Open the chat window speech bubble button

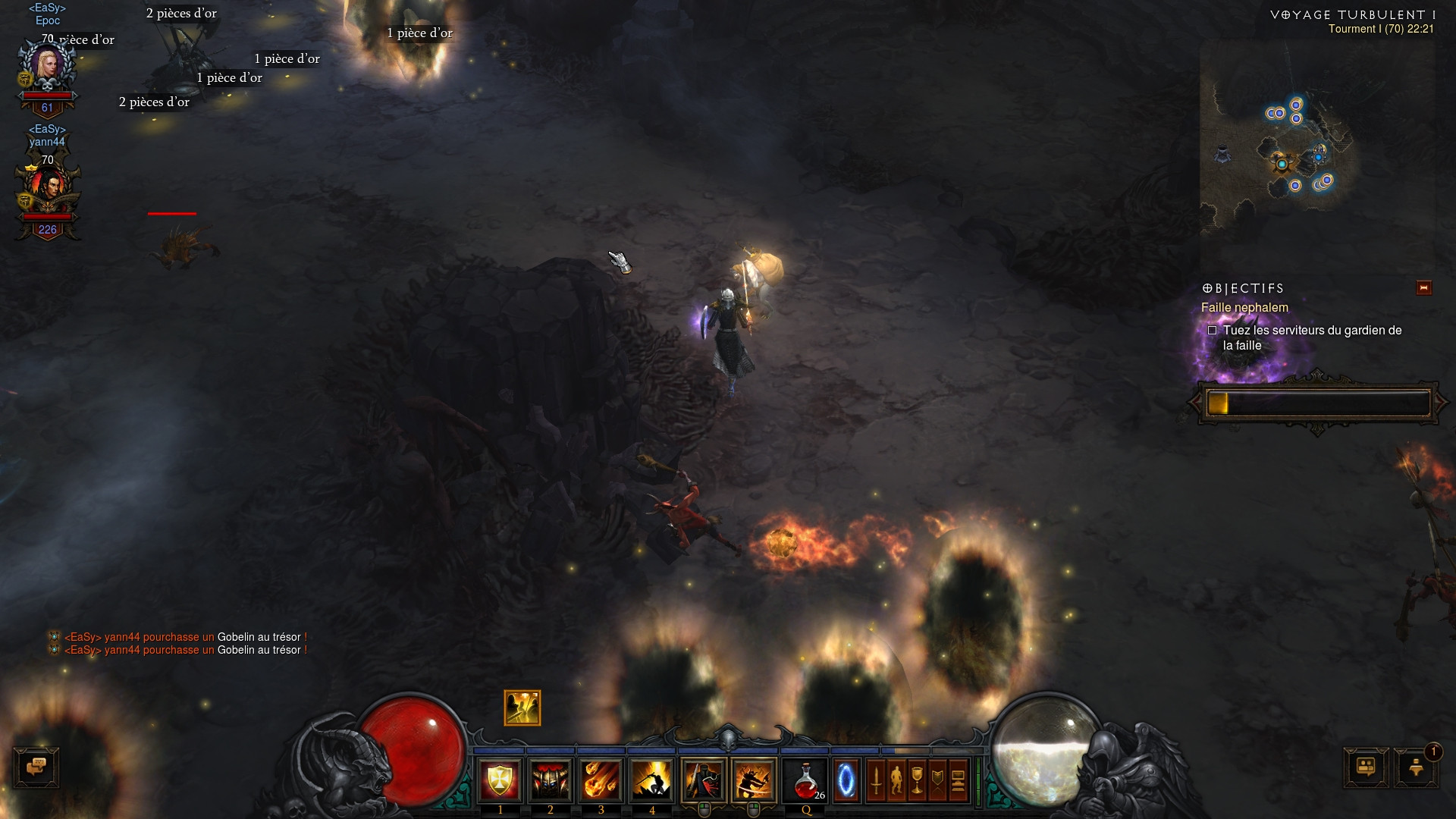coord(36,767)
